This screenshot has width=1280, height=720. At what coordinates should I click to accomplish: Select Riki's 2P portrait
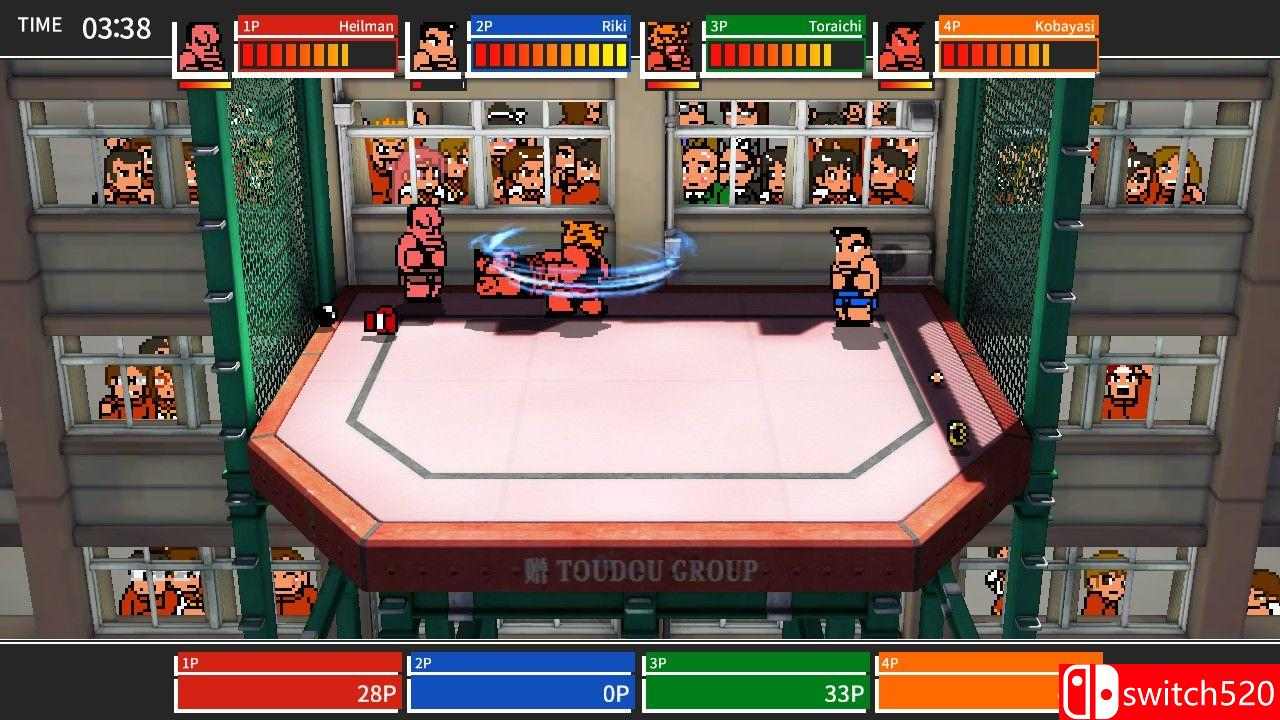point(435,47)
